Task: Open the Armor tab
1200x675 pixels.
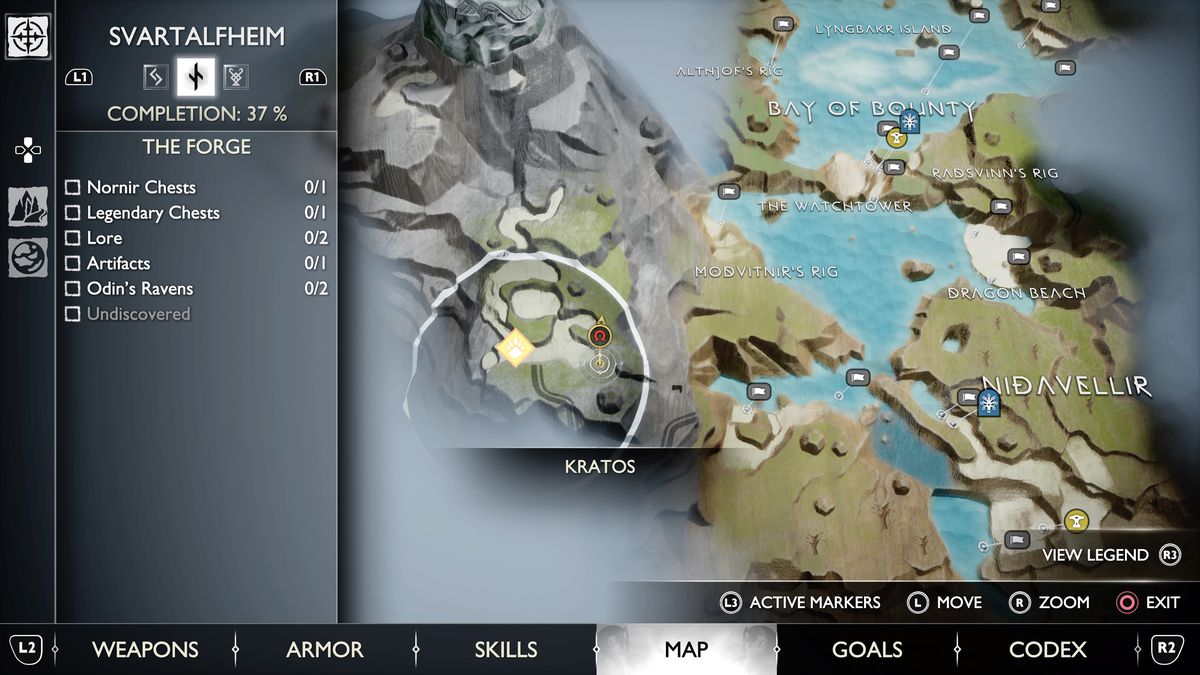Action: [x=325, y=649]
